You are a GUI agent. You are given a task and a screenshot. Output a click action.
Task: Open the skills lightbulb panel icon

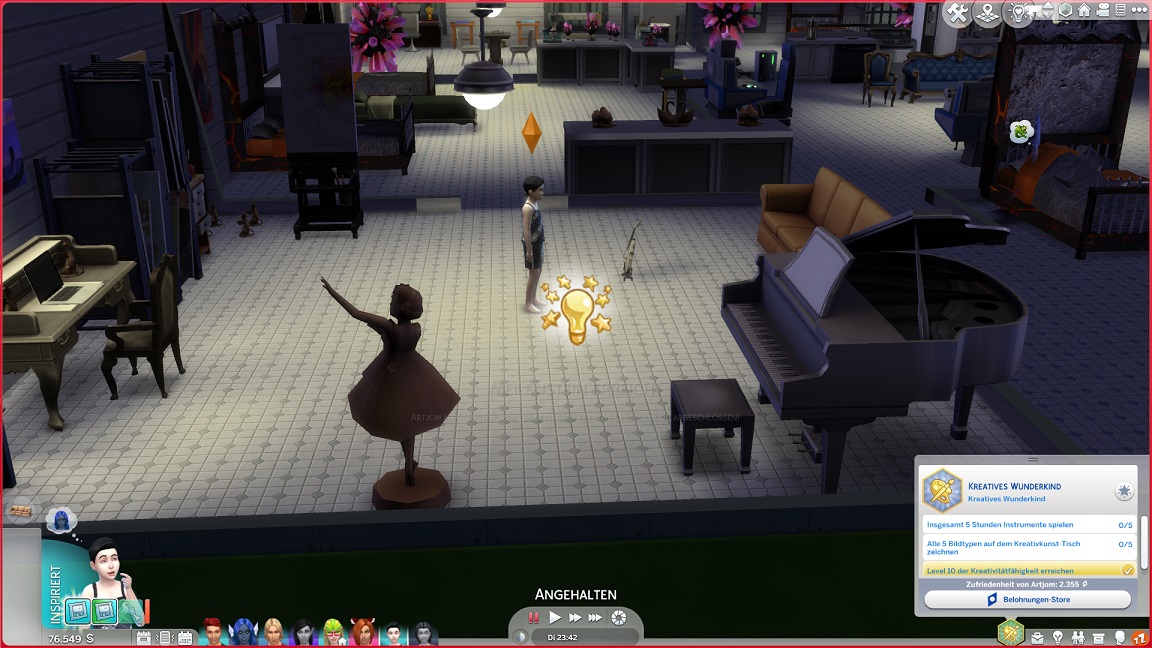(1058, 637)
